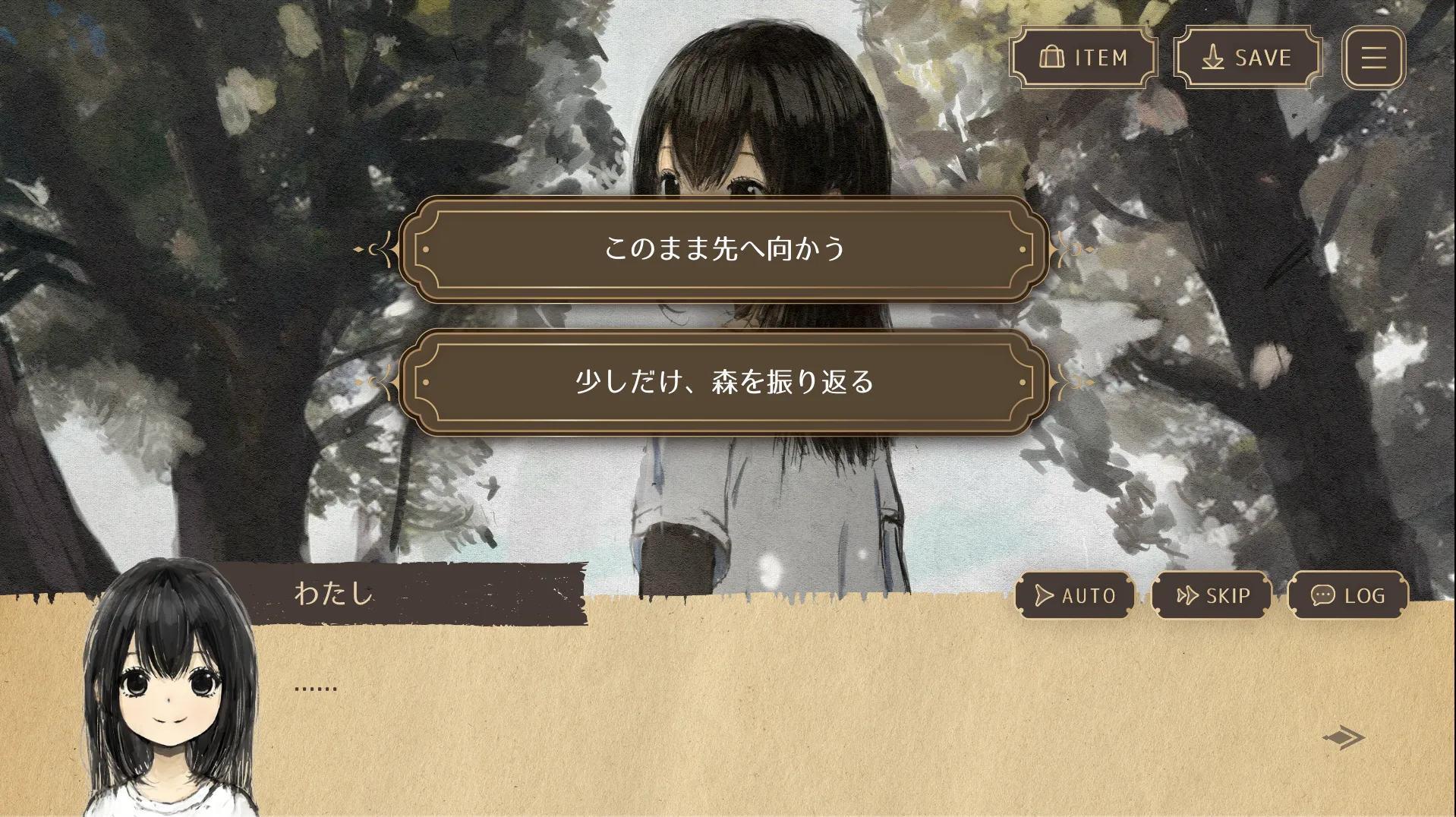Viewport: 1456px width, 817px height.
Task: Open the ITEM bag menu
Action: tap(1083, 58)
